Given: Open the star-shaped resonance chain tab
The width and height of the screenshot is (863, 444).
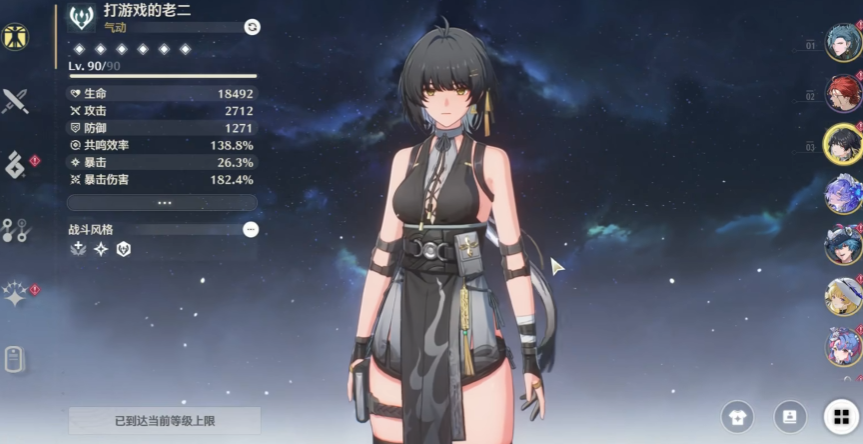Looking at the screenshot, I should [x=15, y=294].
